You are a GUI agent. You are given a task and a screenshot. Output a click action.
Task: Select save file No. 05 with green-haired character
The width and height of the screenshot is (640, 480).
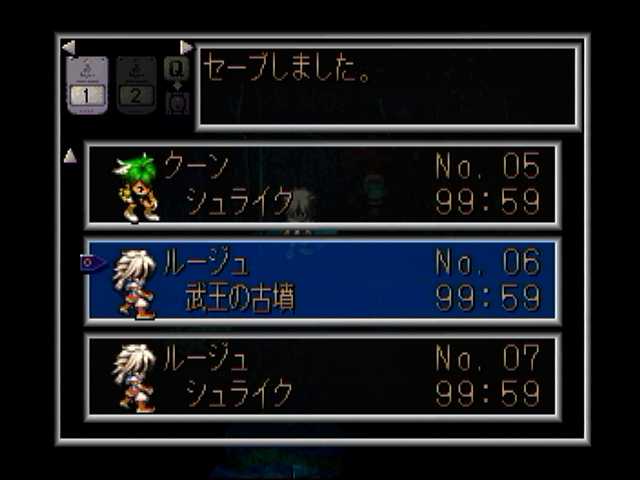(x=322, y=184)
